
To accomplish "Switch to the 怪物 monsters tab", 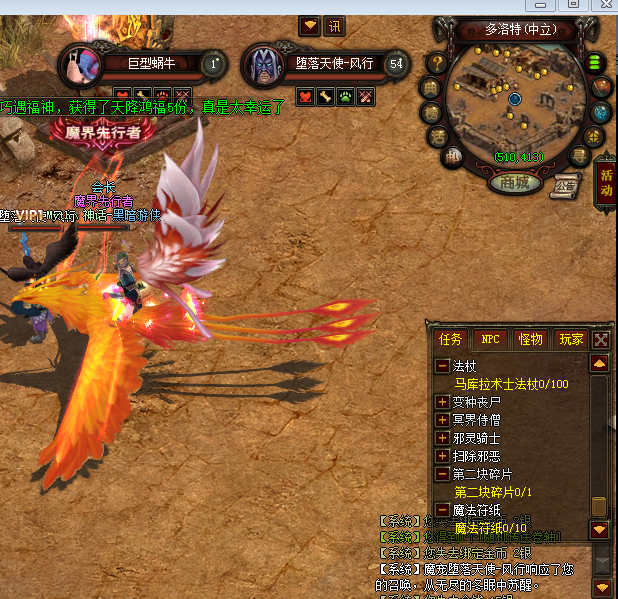I will (x=530, y=339).
